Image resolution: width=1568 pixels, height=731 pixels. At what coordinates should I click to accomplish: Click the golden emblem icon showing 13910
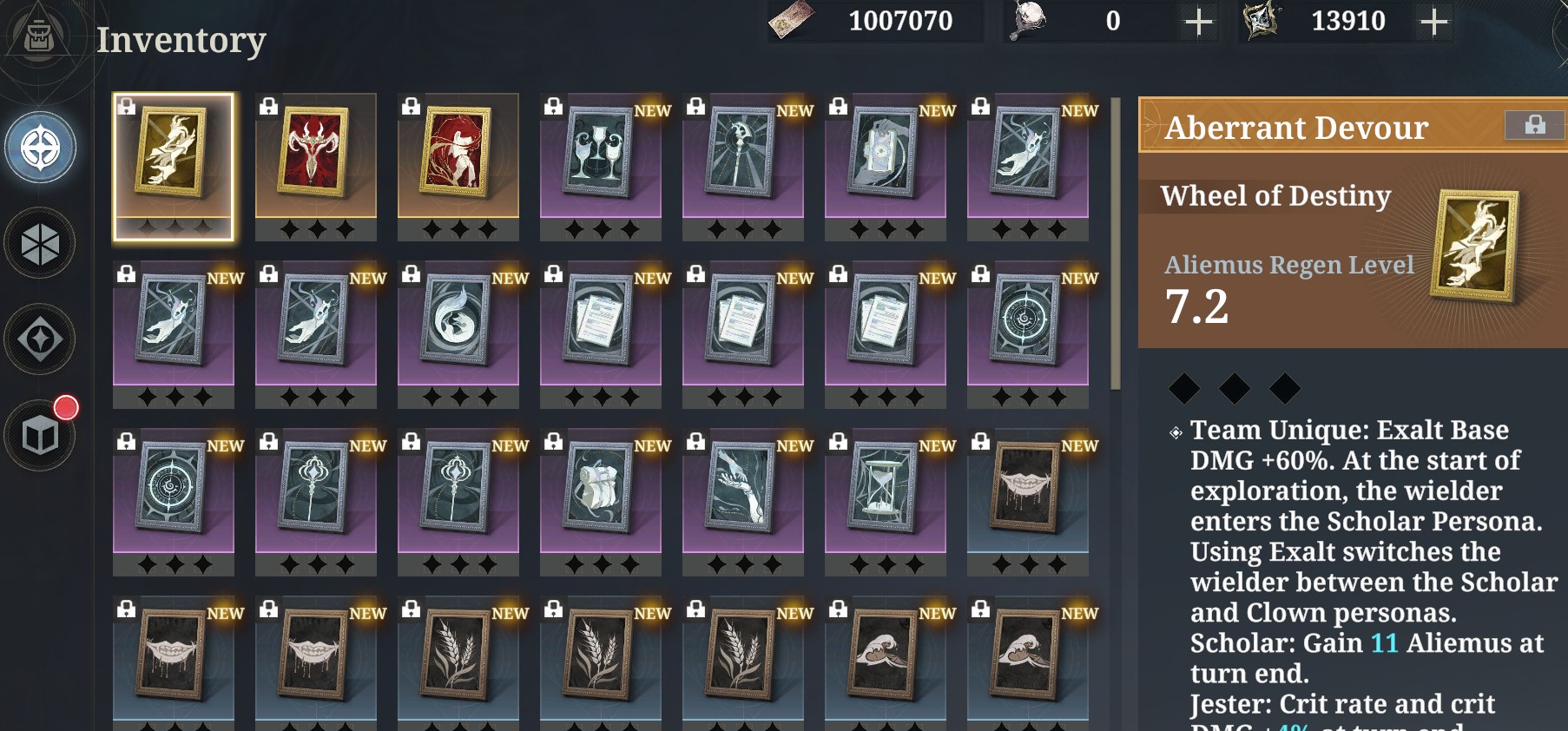click(x=1261, y=22)
